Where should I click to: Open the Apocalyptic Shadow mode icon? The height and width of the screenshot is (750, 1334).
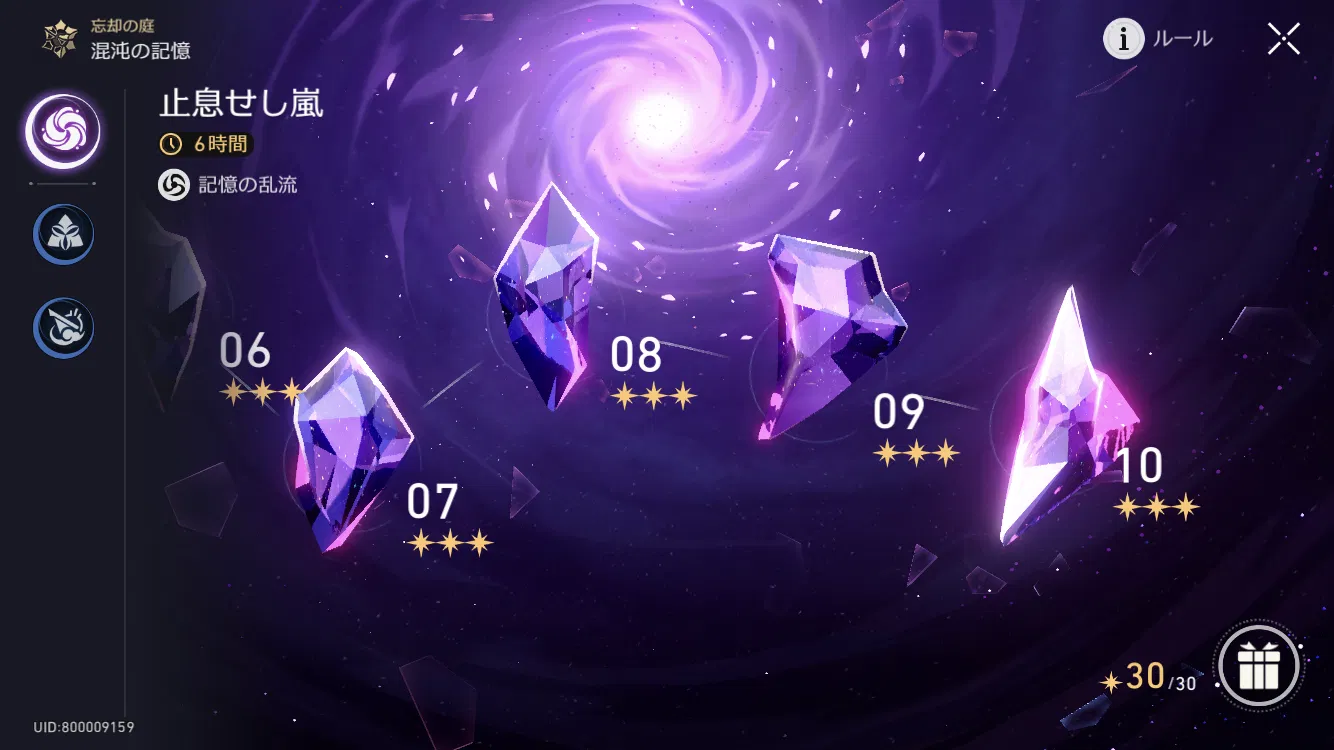[x=62, y=327]
